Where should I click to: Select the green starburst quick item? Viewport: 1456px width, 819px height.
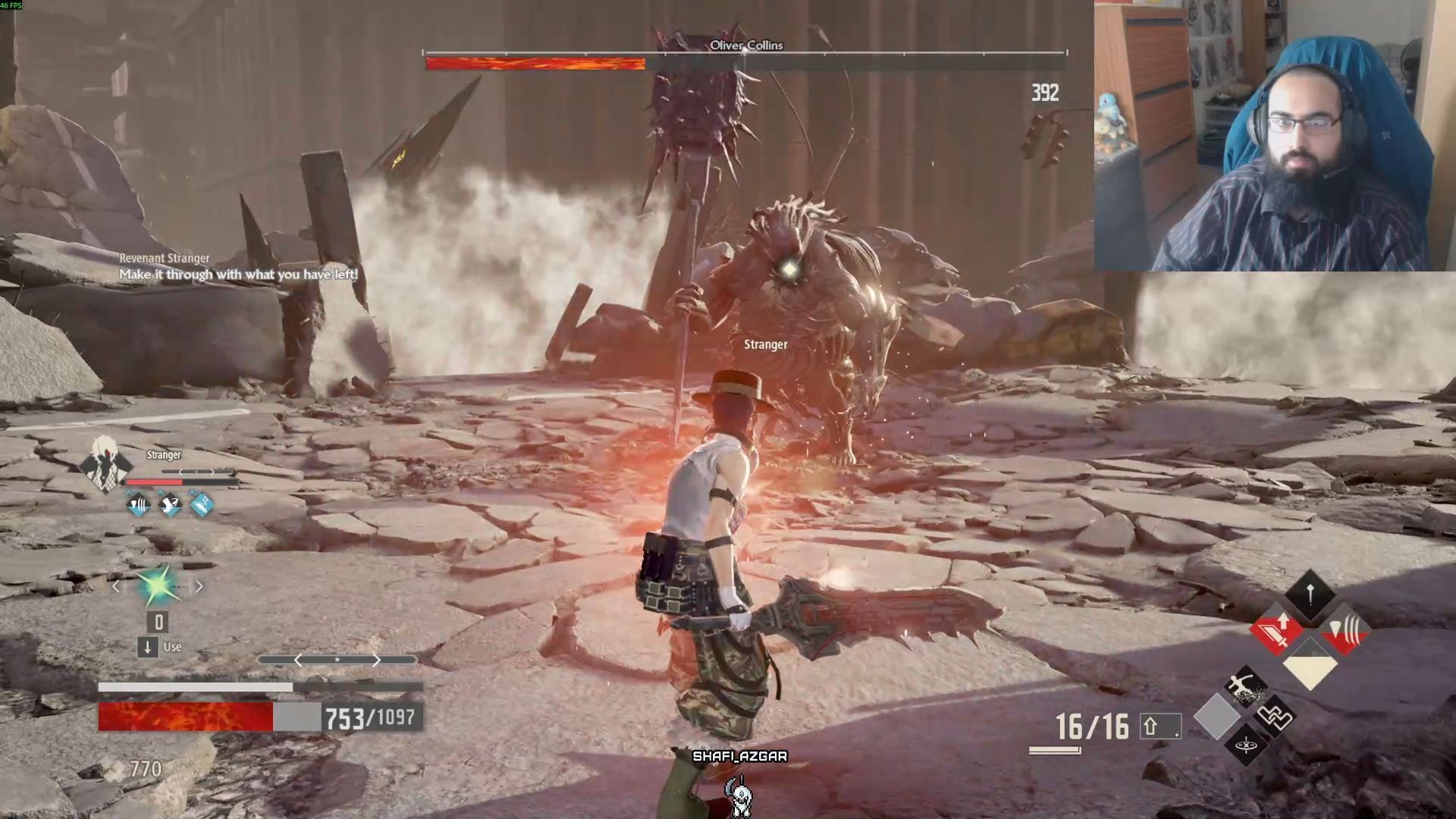(158, 586)
